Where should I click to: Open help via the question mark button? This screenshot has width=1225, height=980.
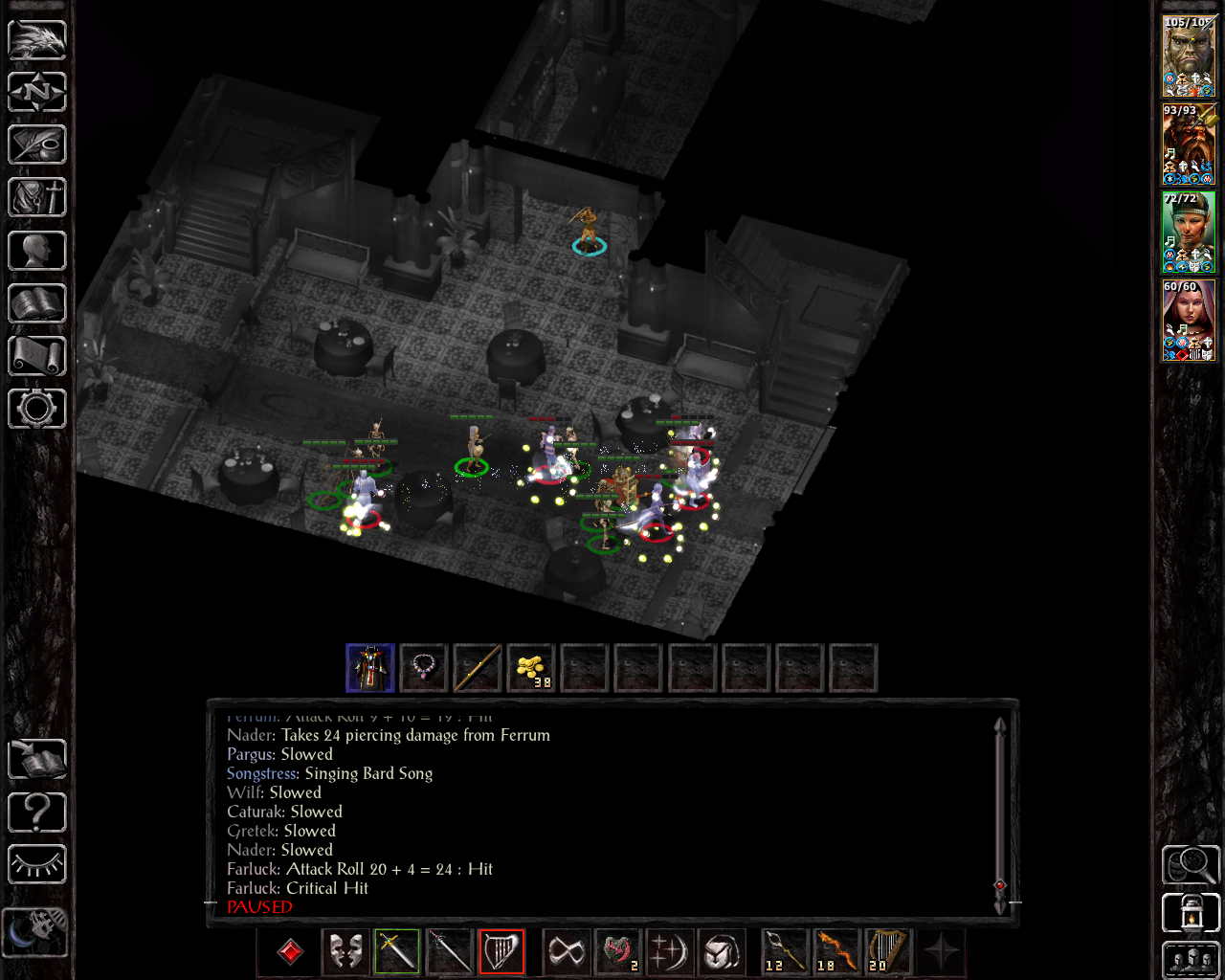click(x=36, y=812)
